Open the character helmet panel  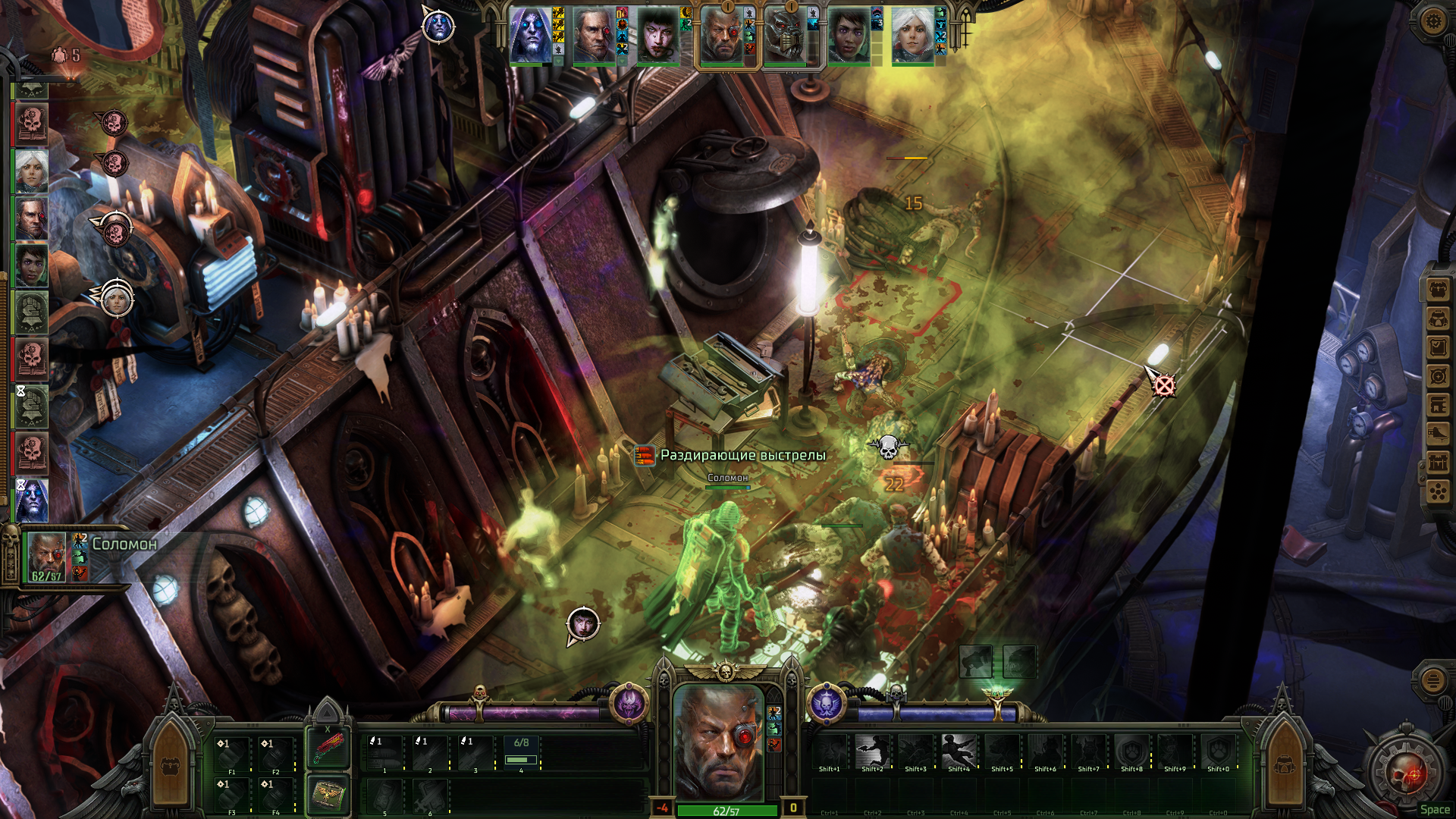click(1438, 318)
